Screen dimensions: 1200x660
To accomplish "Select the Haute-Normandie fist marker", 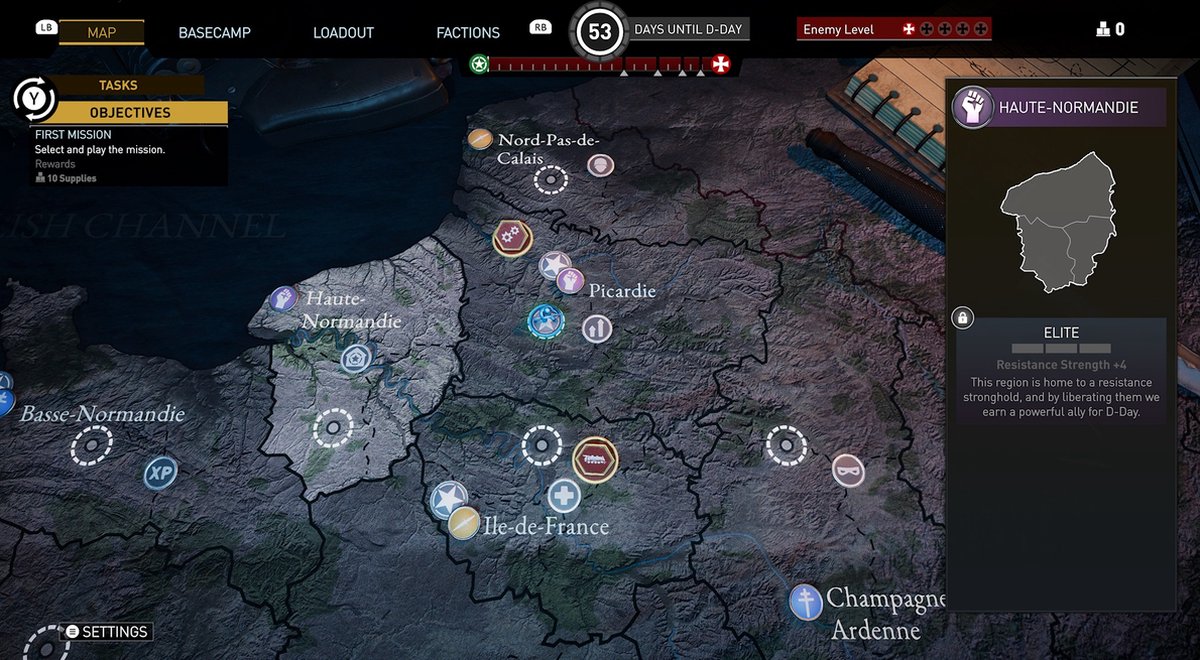I will pyautogui.click(x=284, y=298).
